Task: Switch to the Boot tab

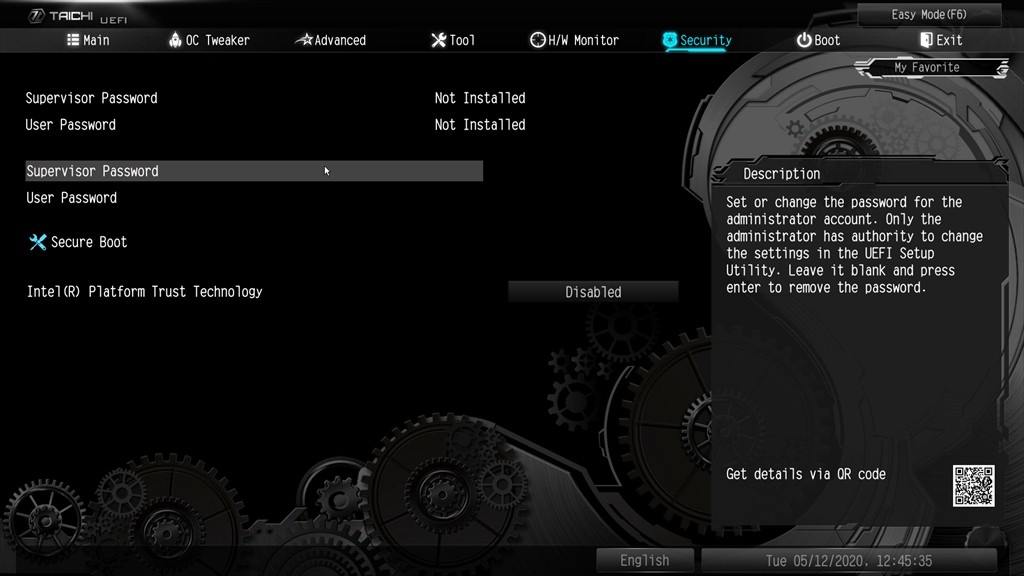Action: click(x=818, y=40)
